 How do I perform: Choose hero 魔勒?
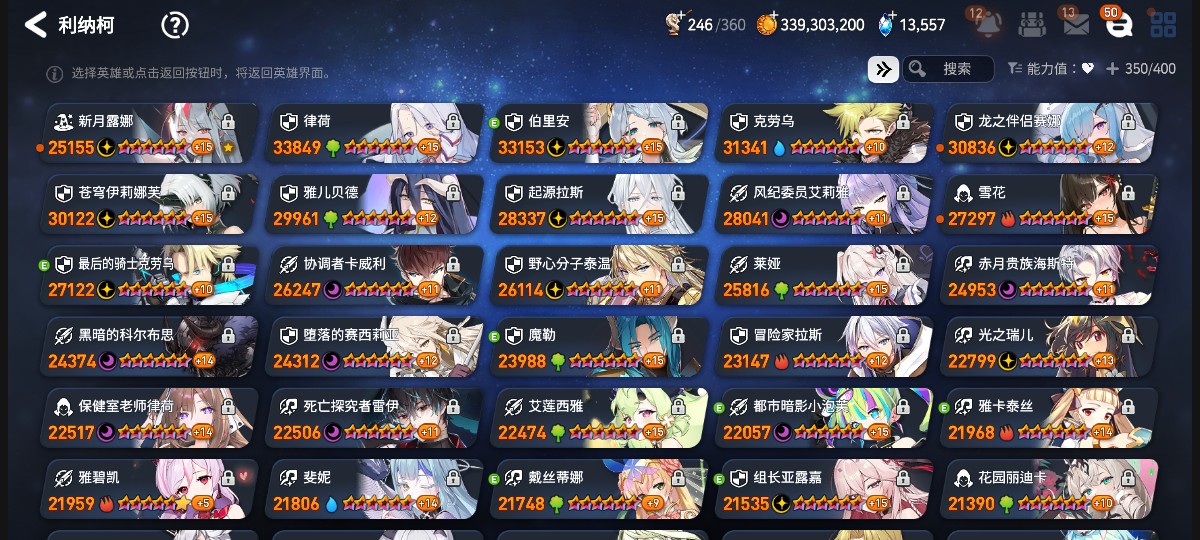pyautogui.click(x=600, y=347)
